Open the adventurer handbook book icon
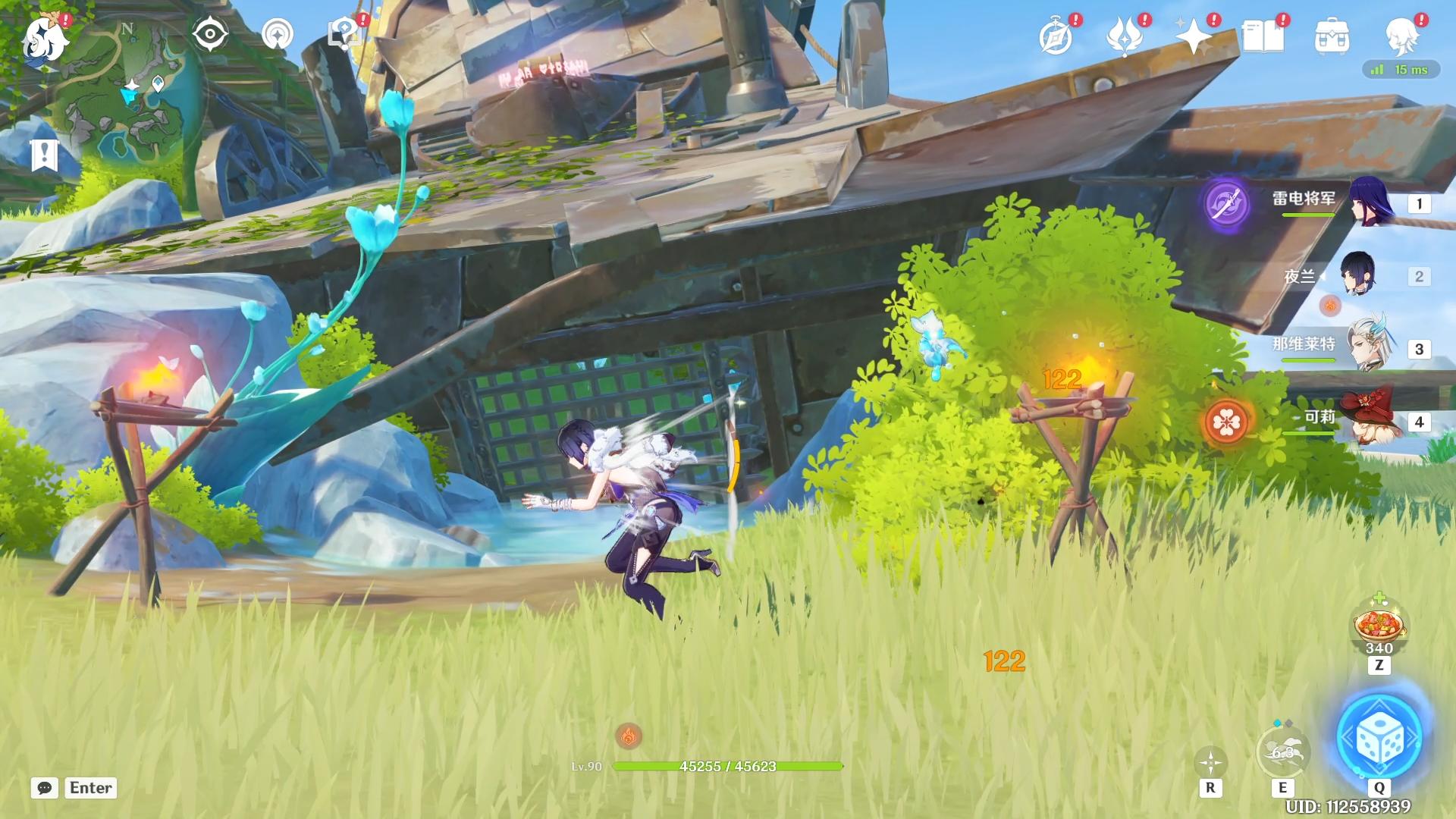 pos(1263,36)
